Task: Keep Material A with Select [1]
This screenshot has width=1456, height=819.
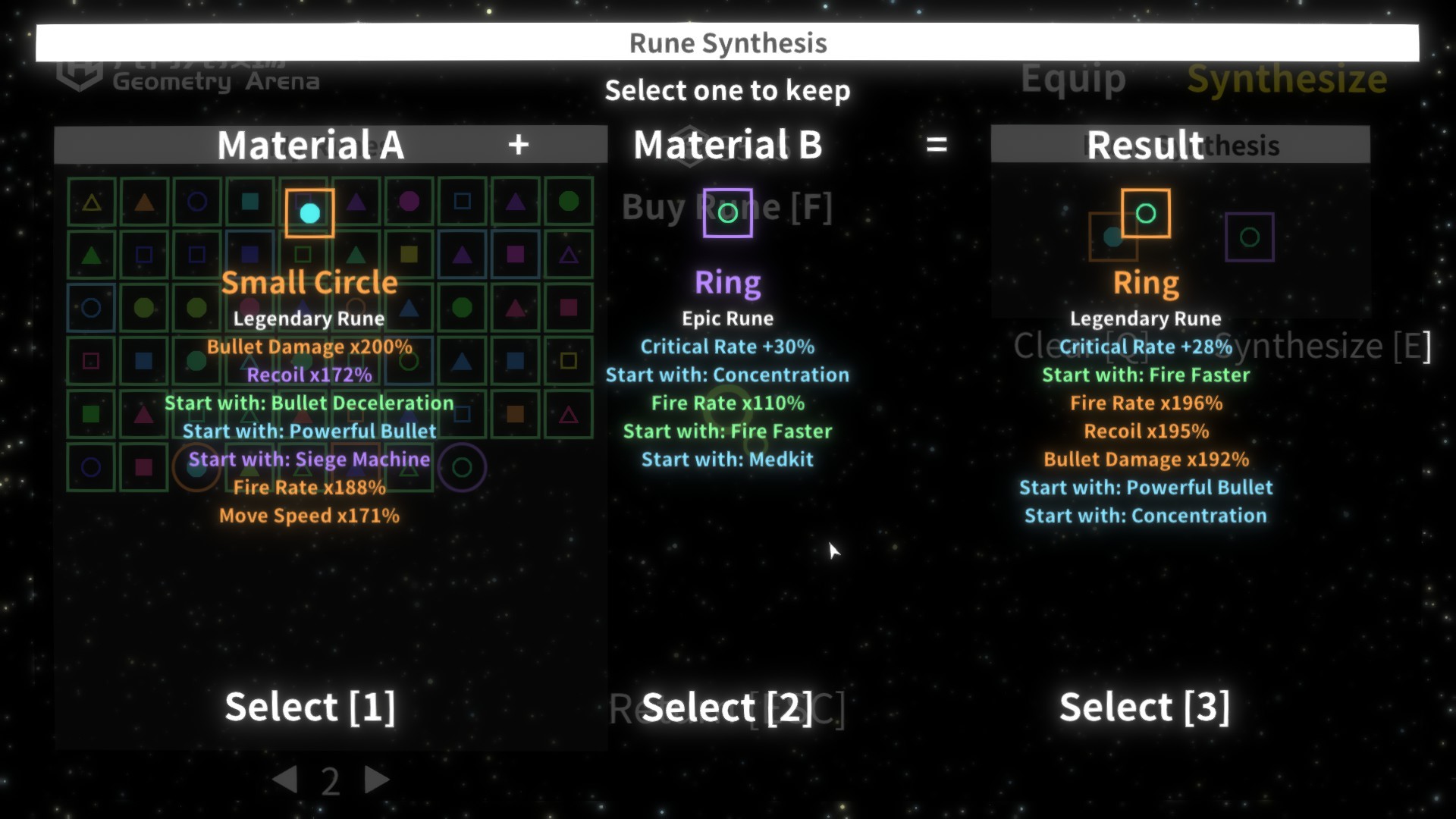Action: [309, 707]
